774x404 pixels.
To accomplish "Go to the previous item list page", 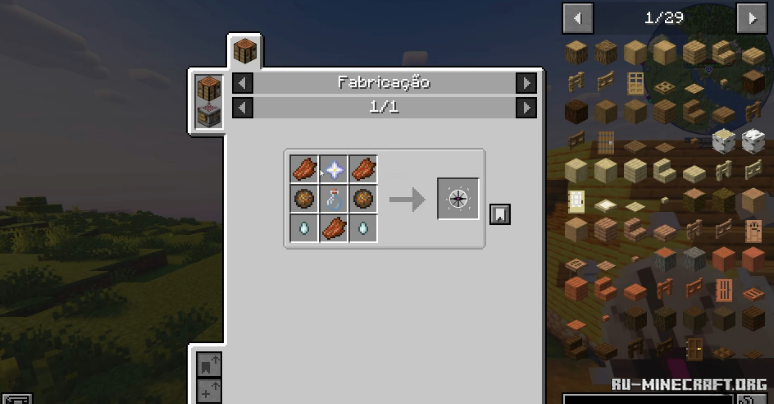I will (578, 17).
